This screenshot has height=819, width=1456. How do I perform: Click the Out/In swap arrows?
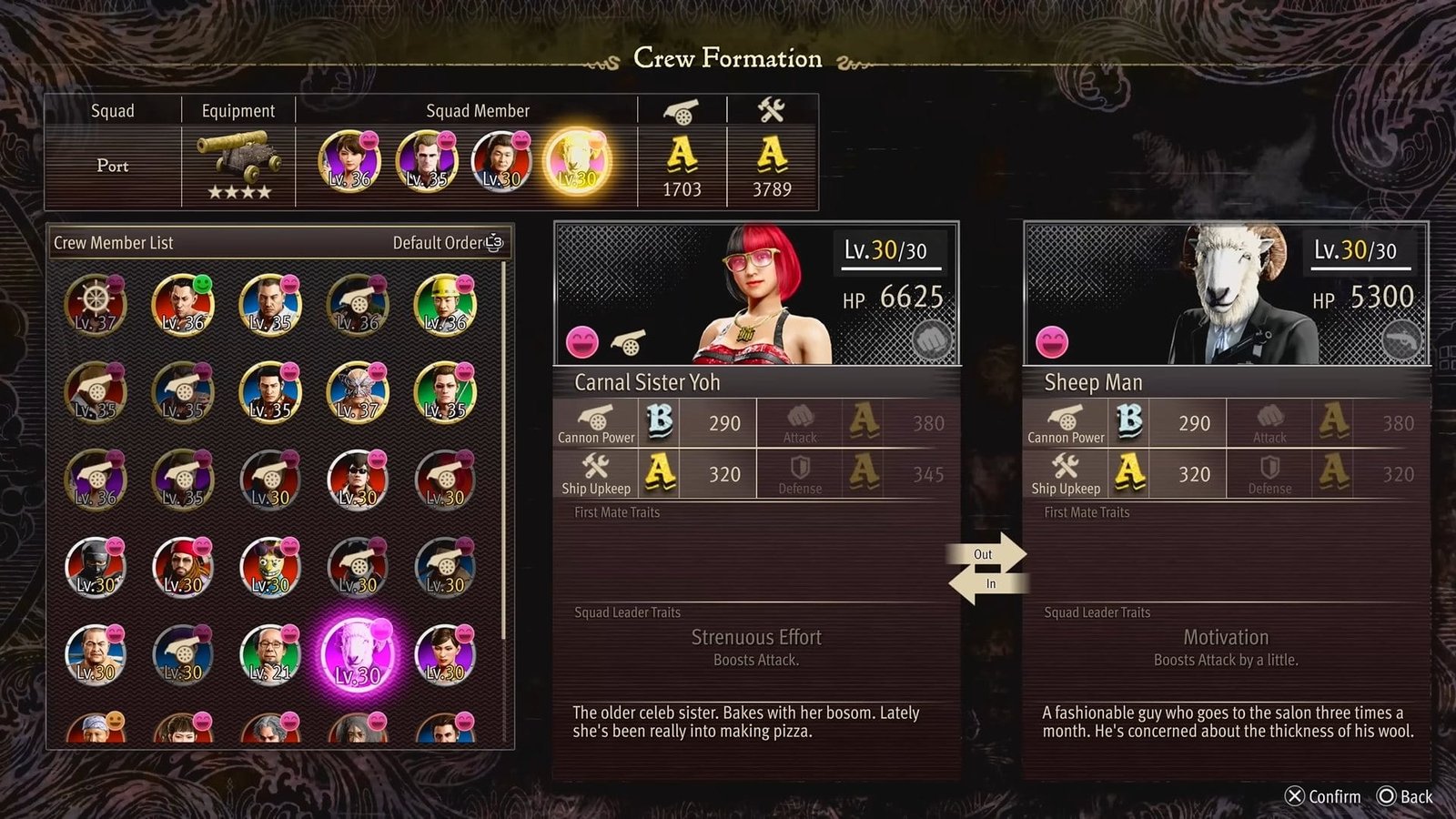[x=987, y=569]
